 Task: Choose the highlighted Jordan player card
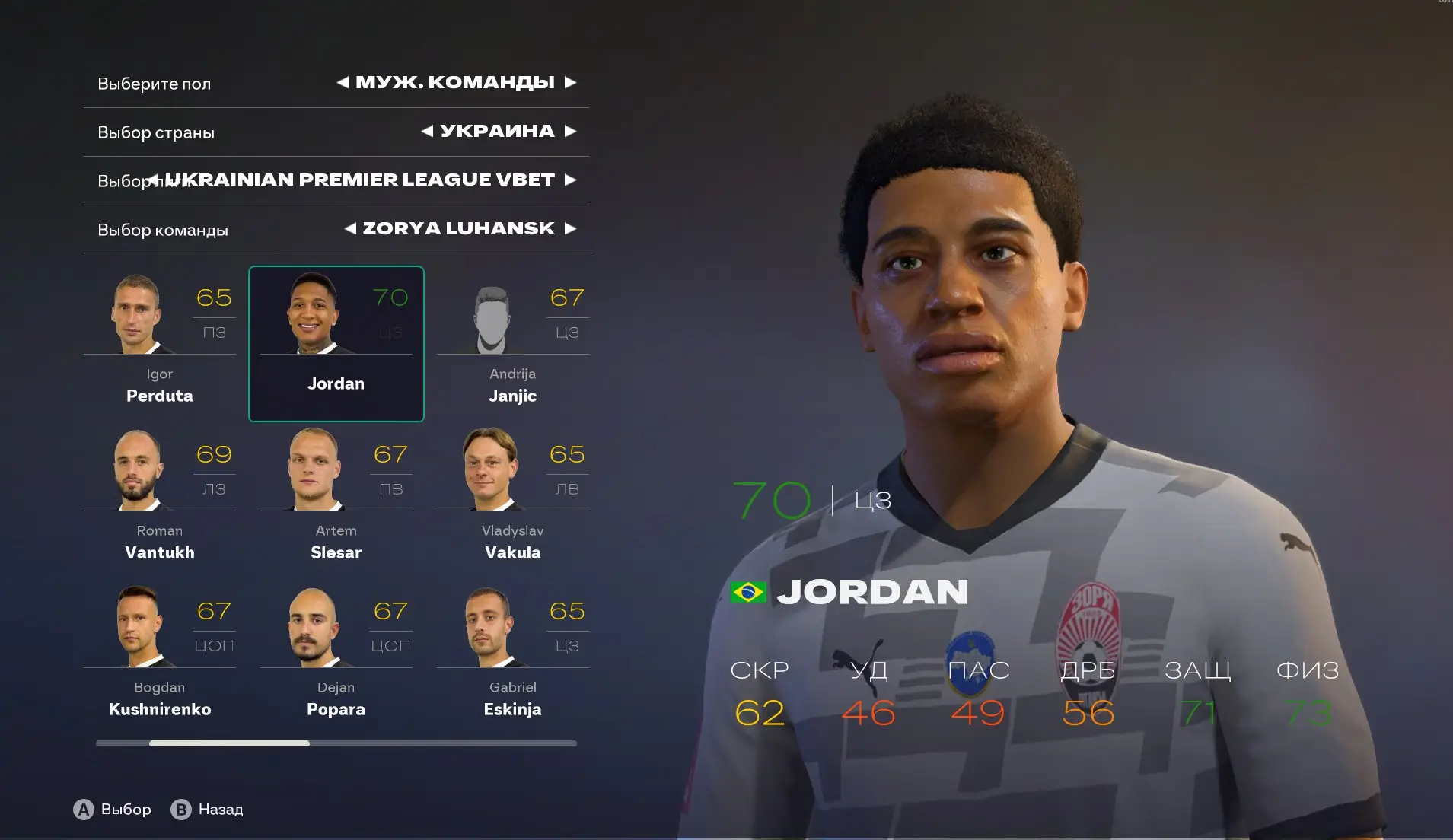[x=336, y=344]
